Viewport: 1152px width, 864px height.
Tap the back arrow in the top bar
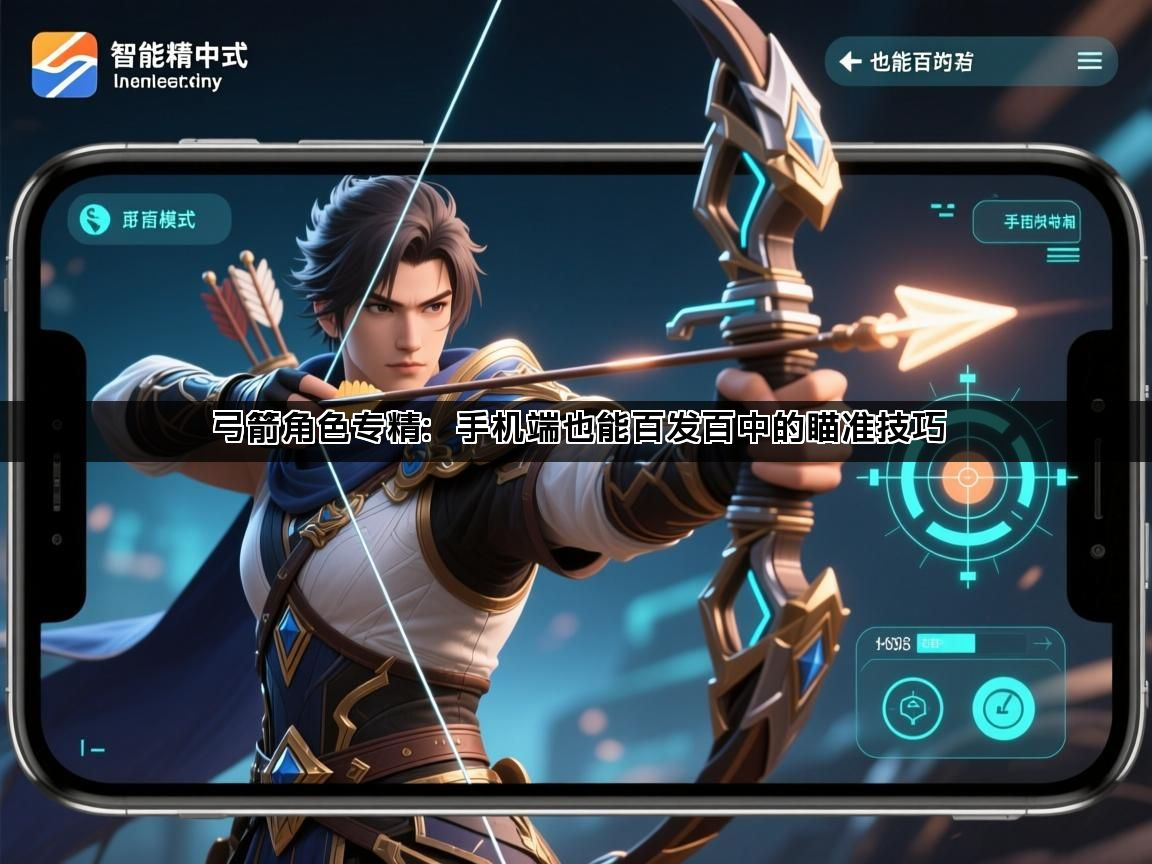[x=851, y=62]
